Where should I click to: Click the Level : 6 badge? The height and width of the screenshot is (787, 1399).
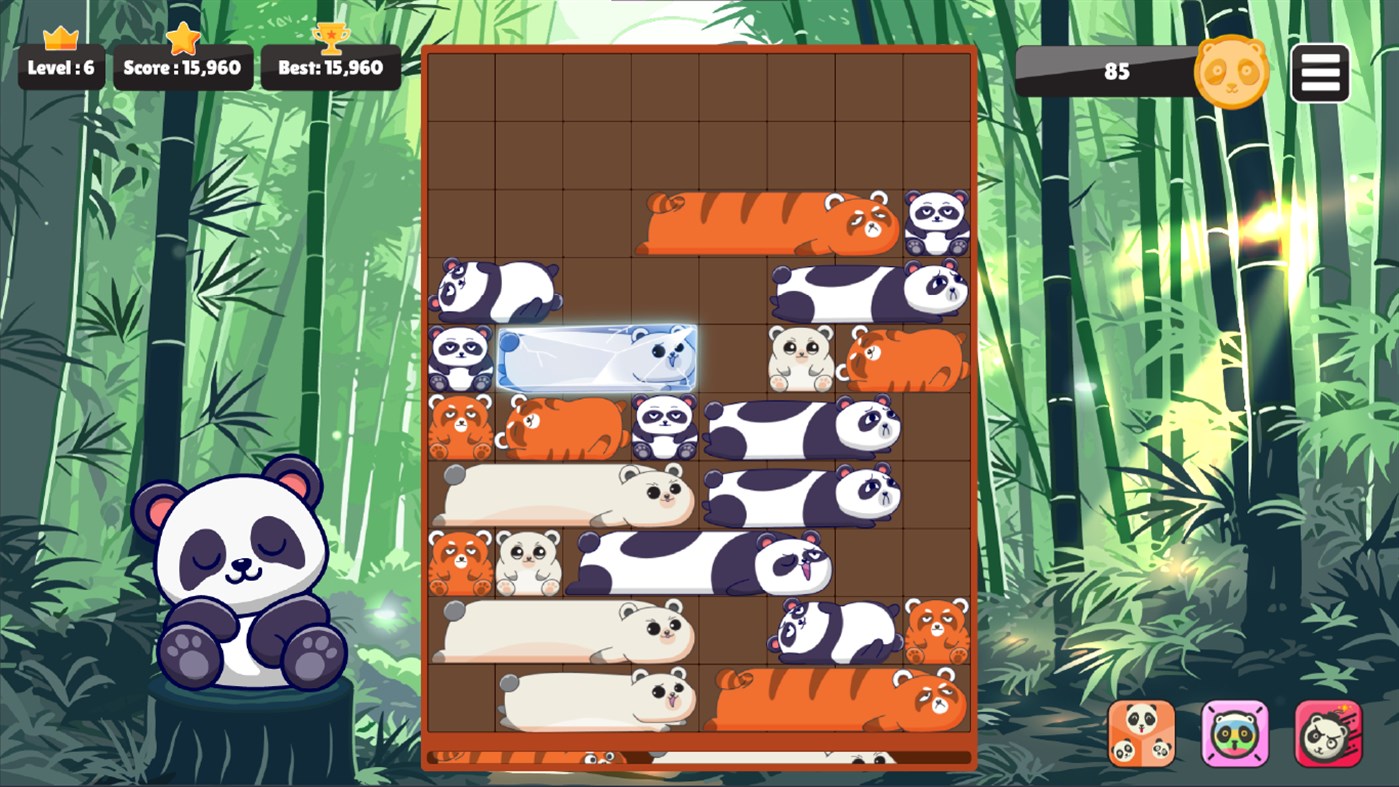click(x=61, y=68)
